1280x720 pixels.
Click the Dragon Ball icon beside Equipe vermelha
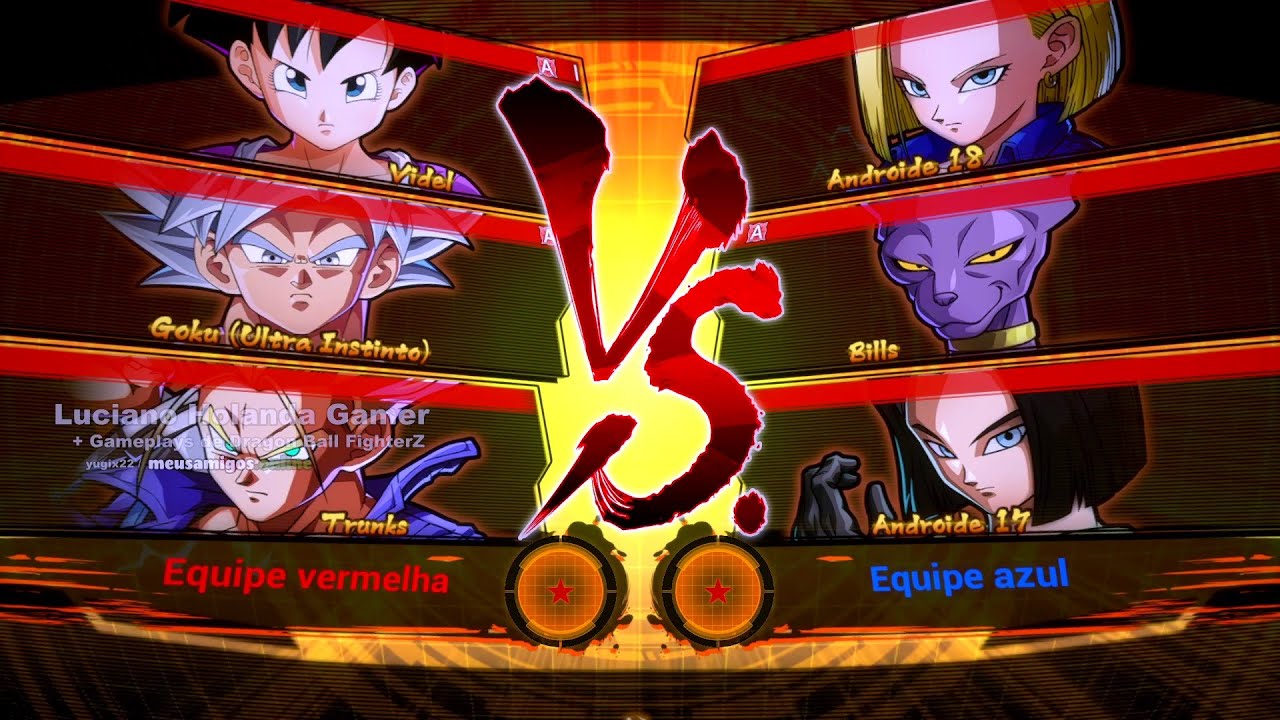coord(561,592)
